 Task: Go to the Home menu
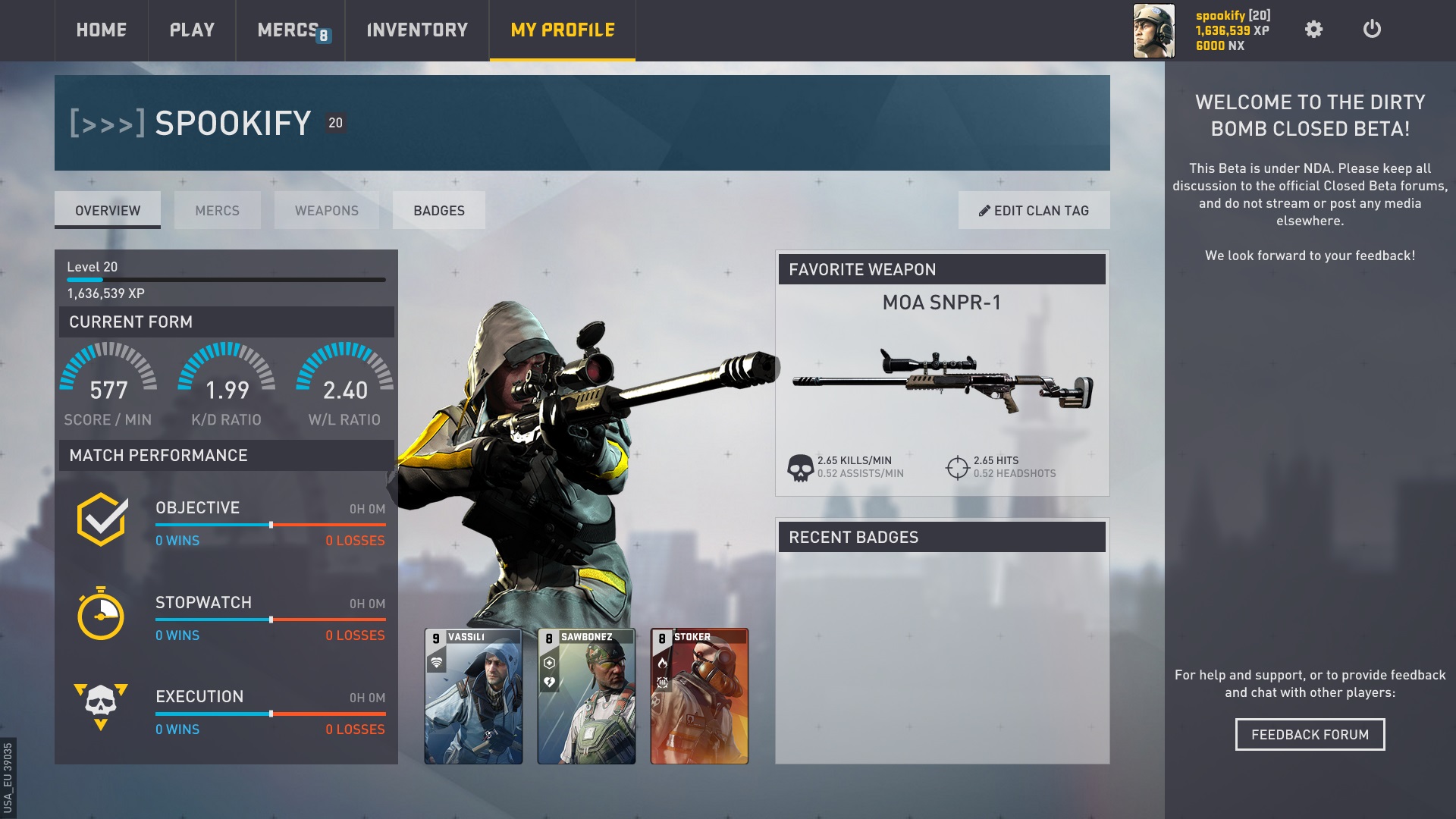[101, 30]
